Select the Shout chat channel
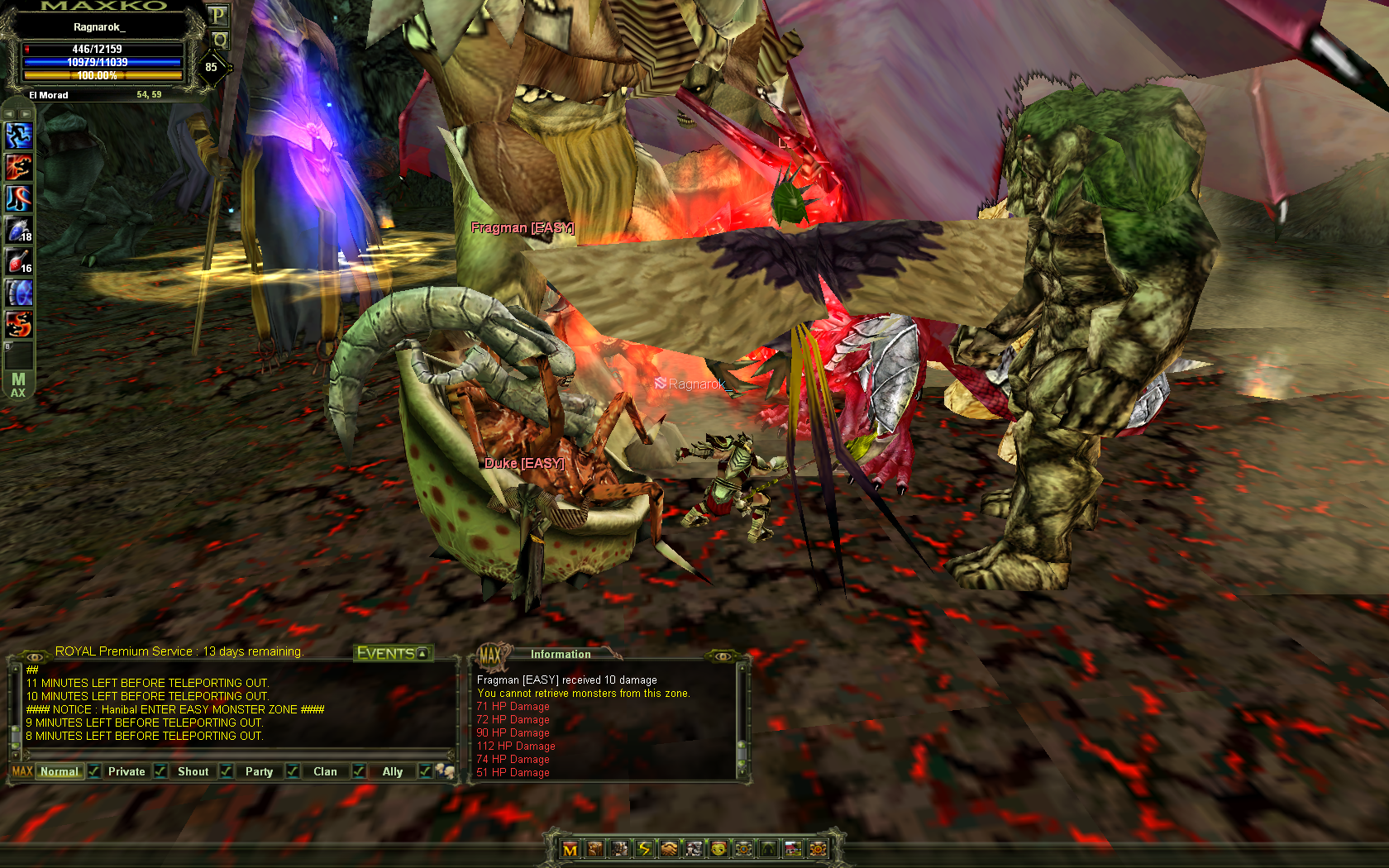This screenshot has width=1389, height=868. (193, 771)
